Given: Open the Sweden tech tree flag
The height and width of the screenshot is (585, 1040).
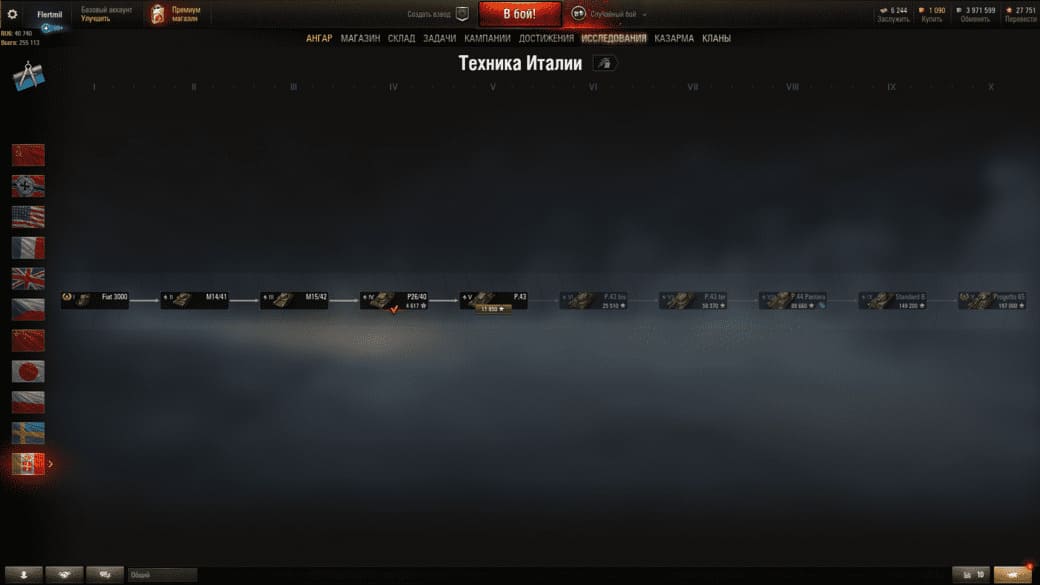Looking at the screenshot, I should pyautogui.click(x=28, y=433).
